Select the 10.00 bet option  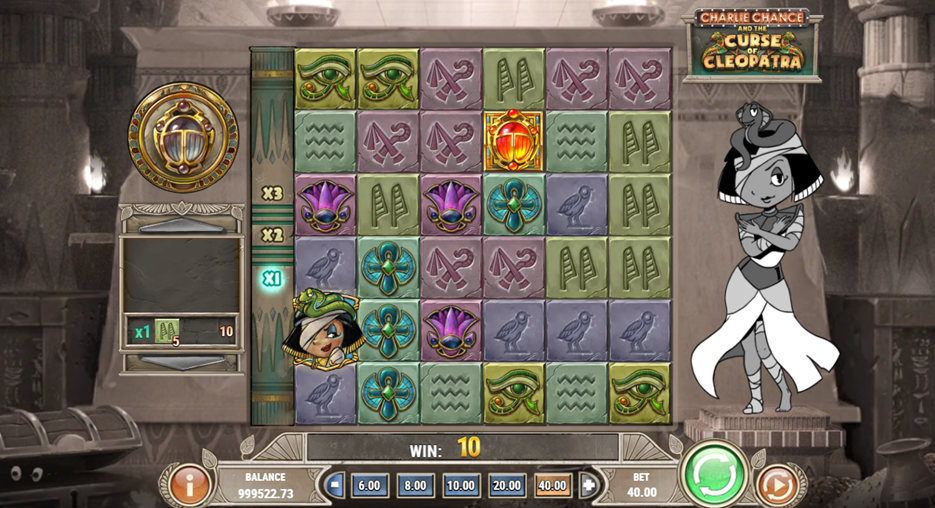click(461, 486)
